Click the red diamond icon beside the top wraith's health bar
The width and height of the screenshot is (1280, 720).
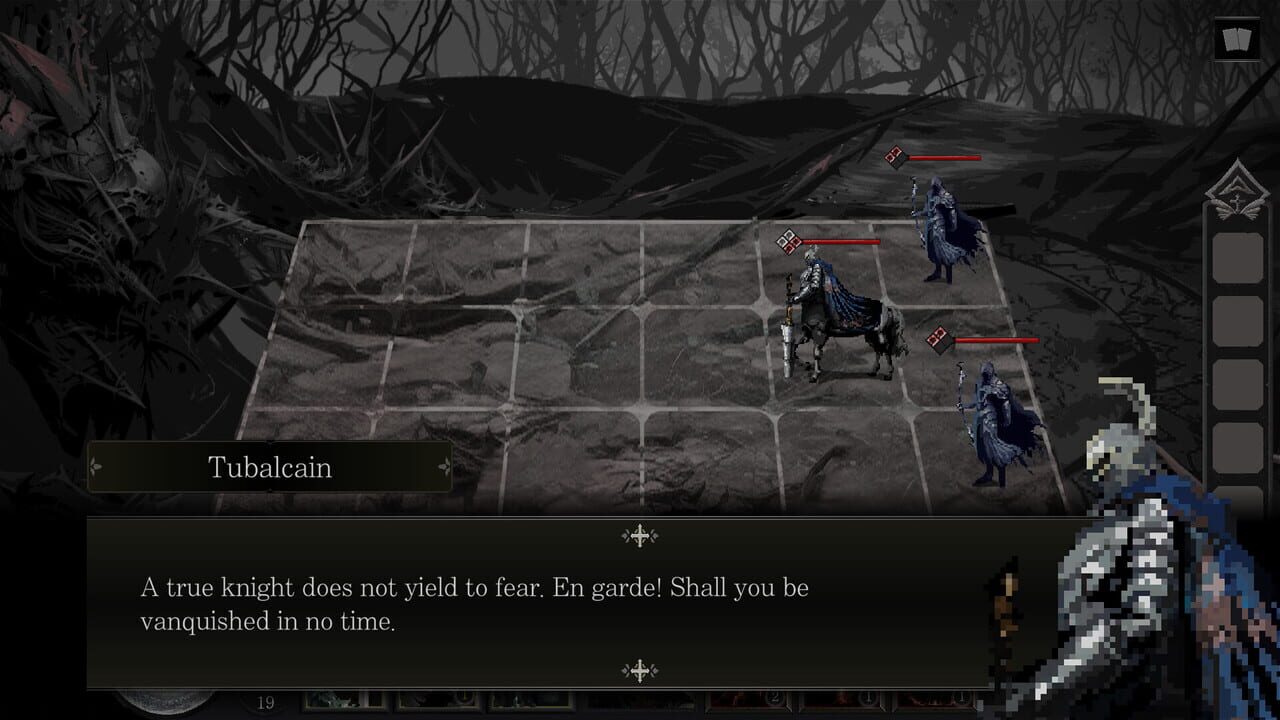coord(893,157)
